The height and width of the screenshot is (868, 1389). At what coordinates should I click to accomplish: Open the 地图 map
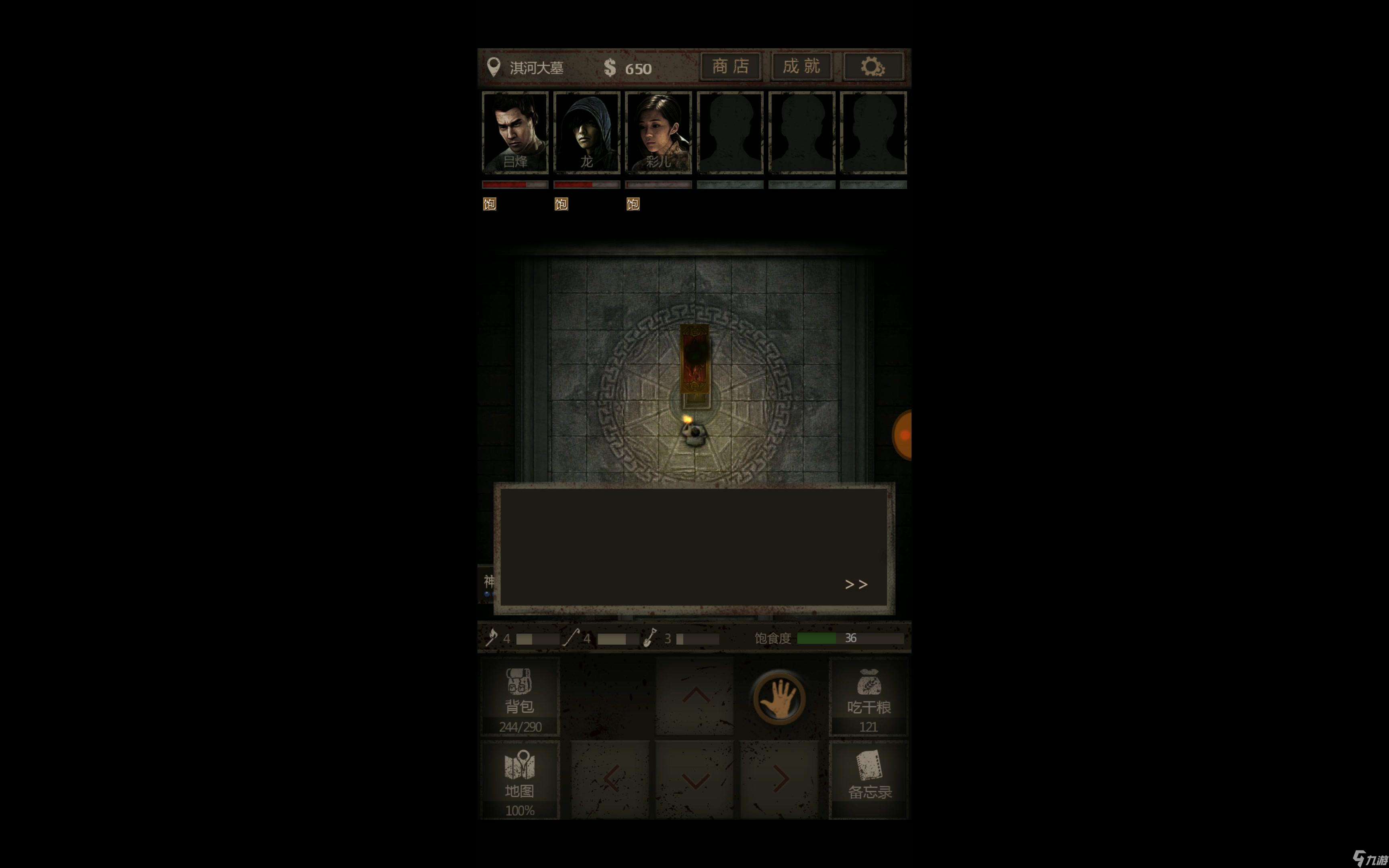click(519, 780)
